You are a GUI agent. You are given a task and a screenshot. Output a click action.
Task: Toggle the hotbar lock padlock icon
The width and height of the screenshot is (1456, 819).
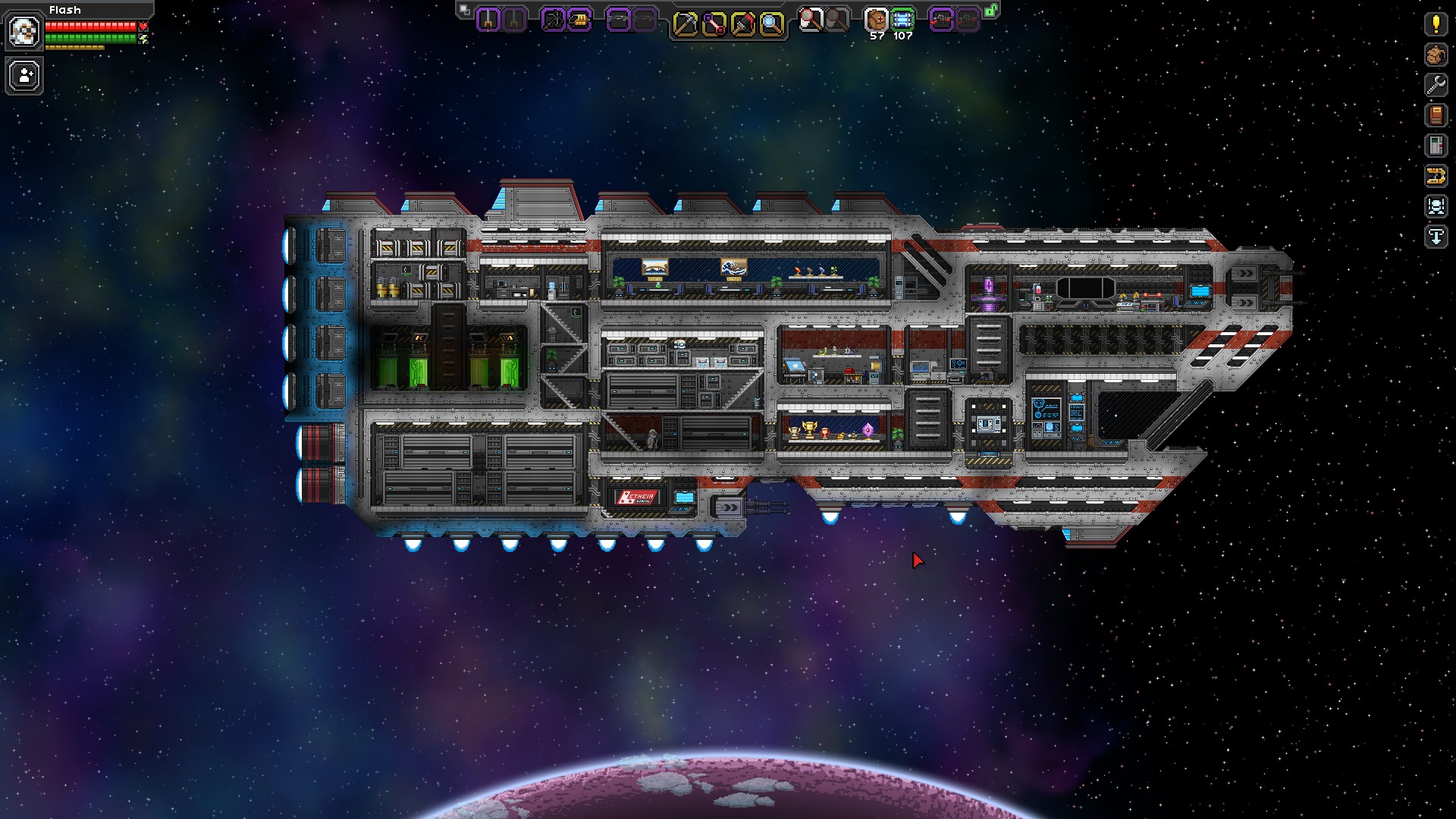(x=990, y=11)
